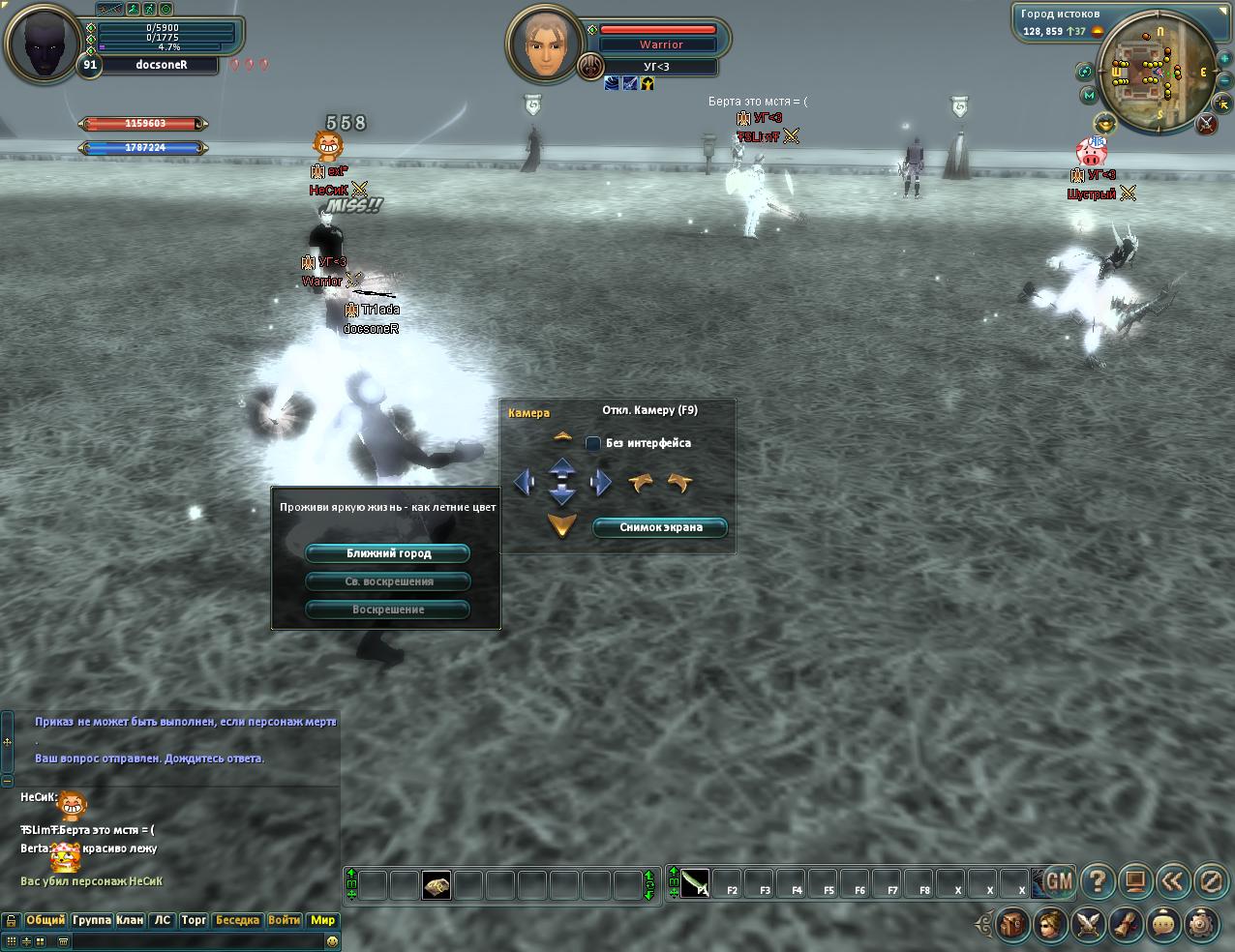This screenshot has width=1235, height=952.
Task: Show the "Мир" chat tab
Action: pyautogui.click(x=322, y=920)
